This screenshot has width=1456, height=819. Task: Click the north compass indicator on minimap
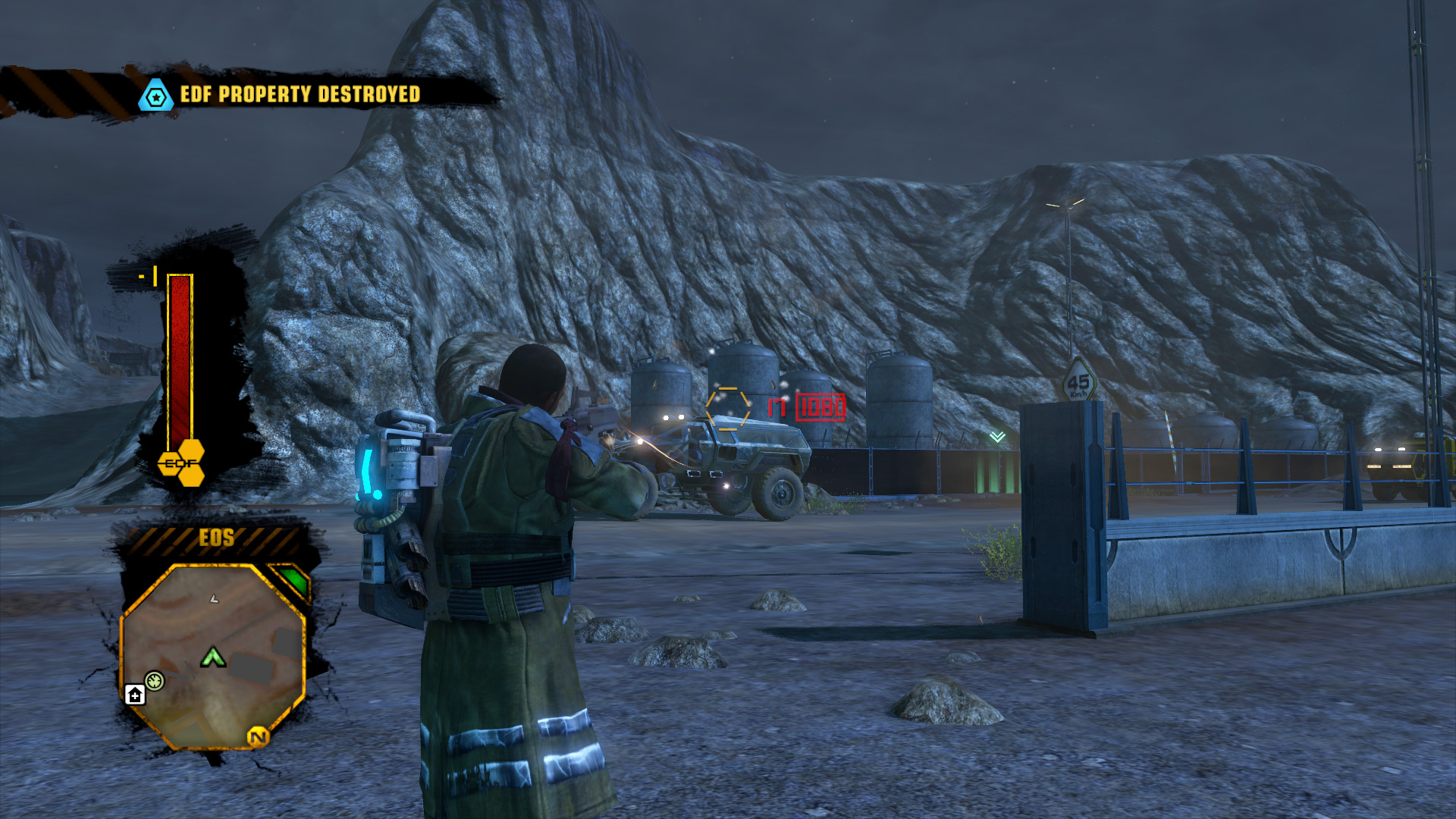click(x=258, y=736)
